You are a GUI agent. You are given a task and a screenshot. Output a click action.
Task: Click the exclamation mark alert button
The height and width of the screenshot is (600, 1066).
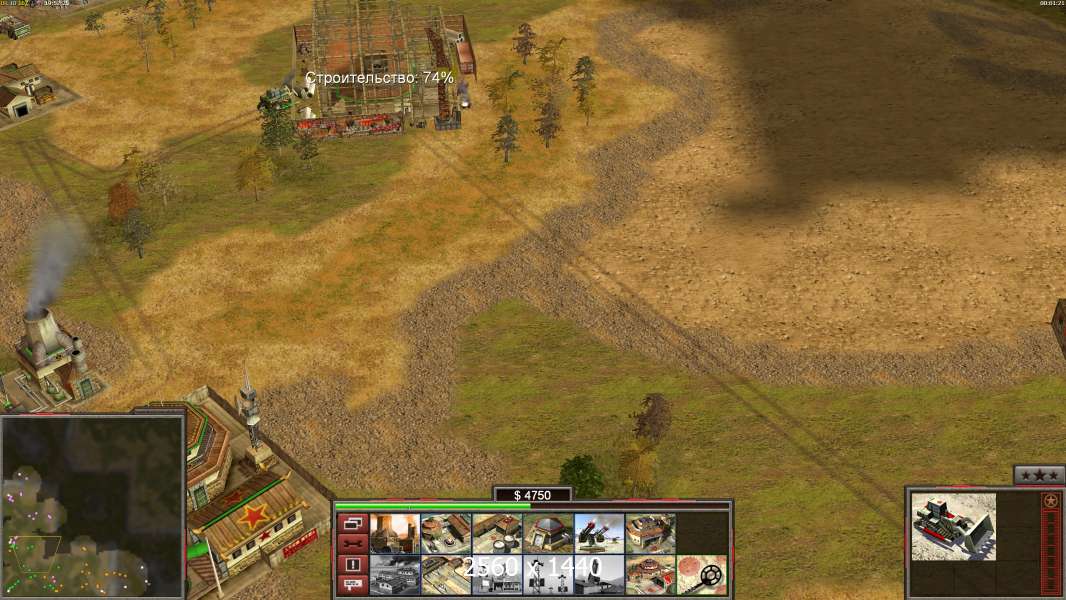[351, 564]
